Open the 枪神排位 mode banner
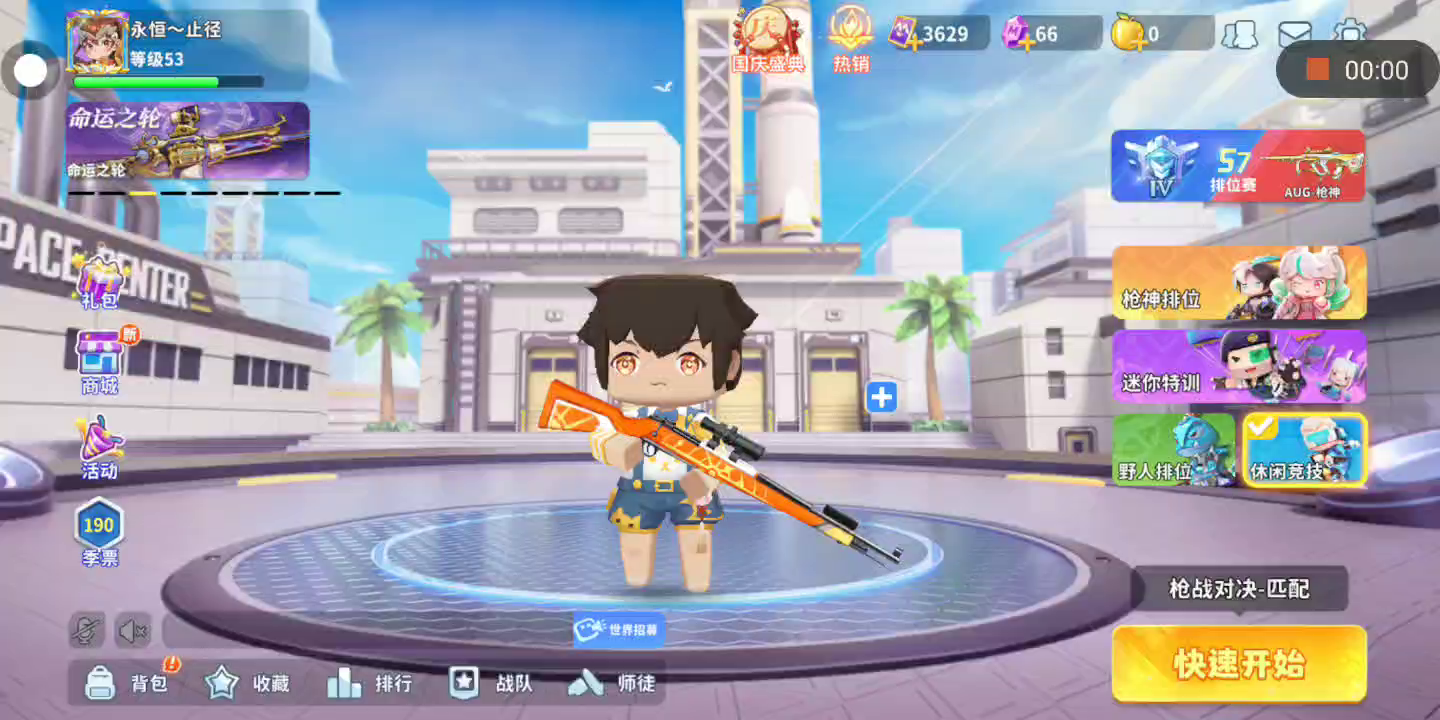This screenshot has height=720, width=1440. coord(1239,283)
